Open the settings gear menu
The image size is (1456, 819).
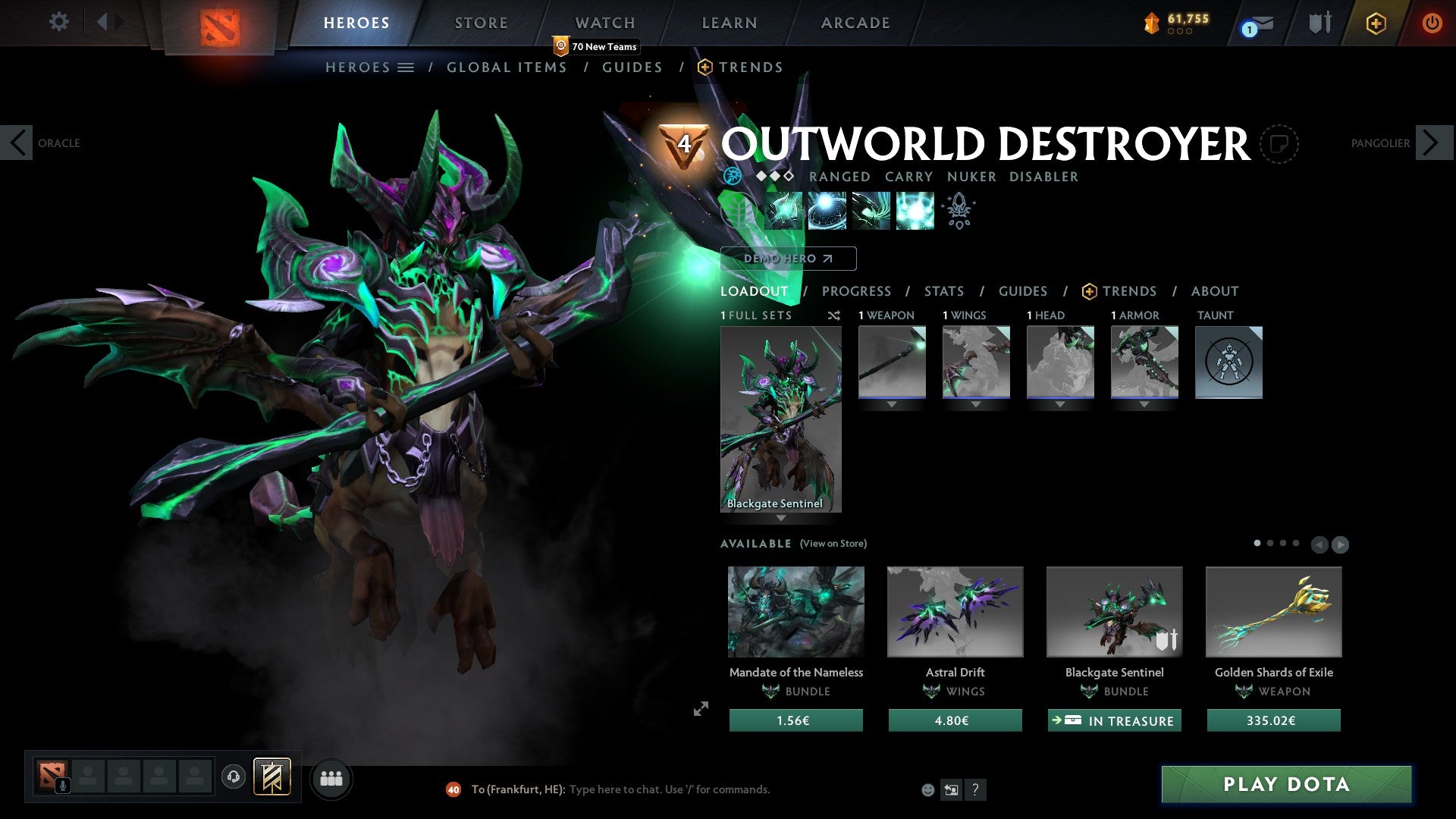coord(59,22)
